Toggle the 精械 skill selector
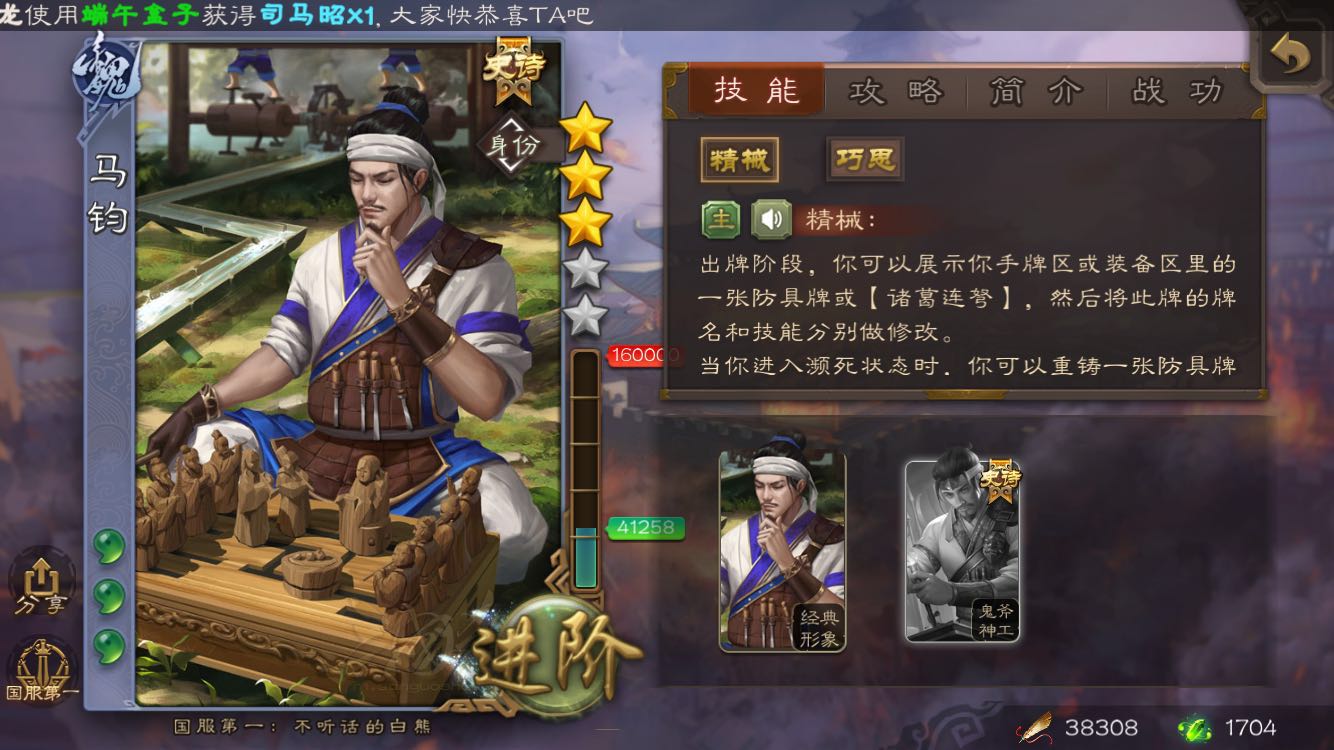The image size is (1334, 750). pyautogui.click(x=740, y=160)
